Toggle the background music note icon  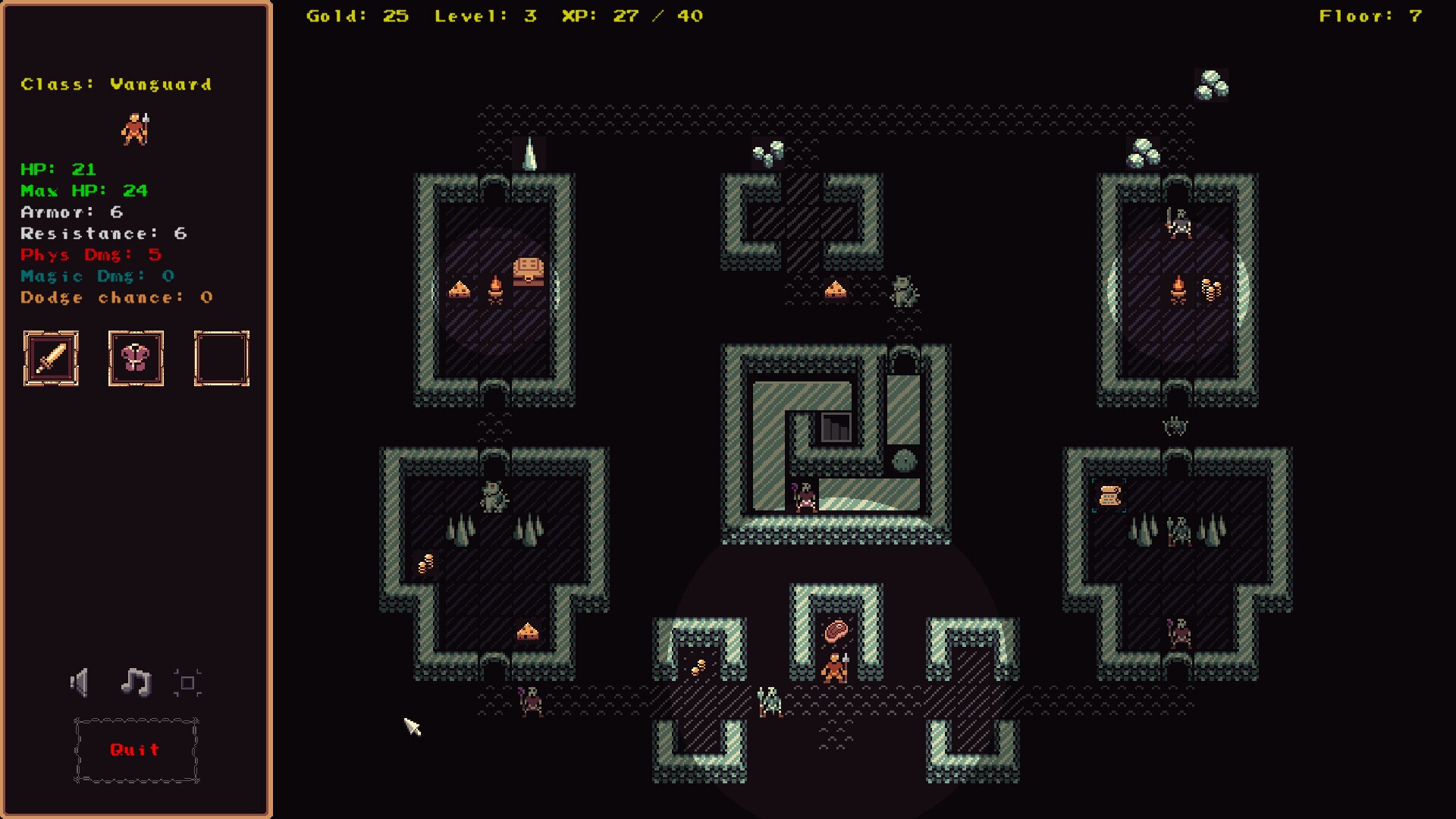[135, 682]
